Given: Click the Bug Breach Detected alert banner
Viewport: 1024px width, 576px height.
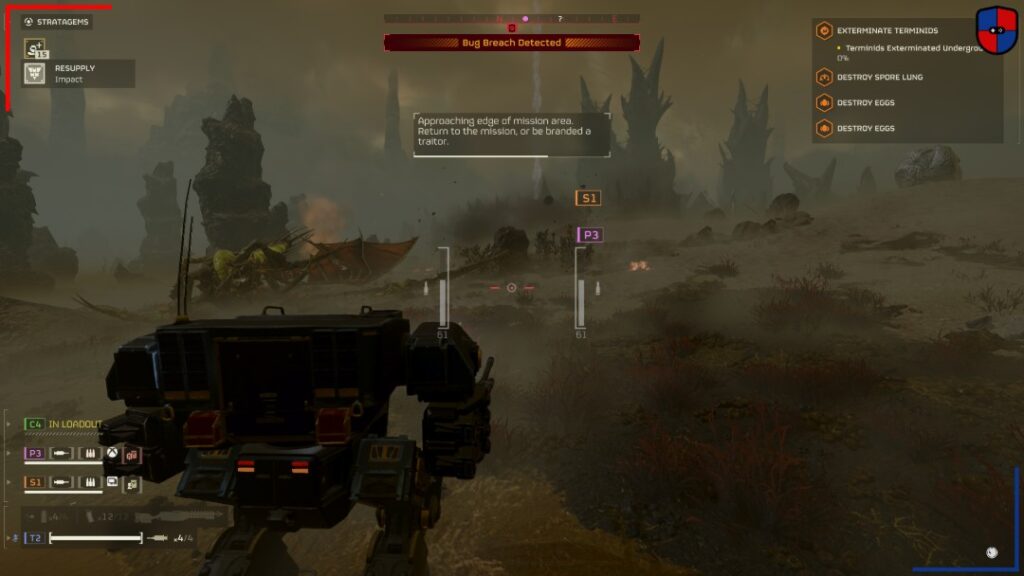Looking at the screenshot, I should tap(512, 43).
